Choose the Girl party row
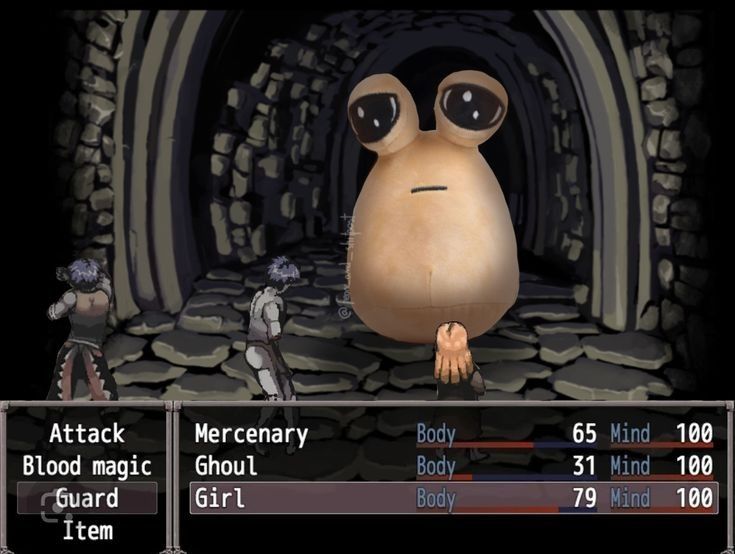The image size is (735, 554). (452, 498)
